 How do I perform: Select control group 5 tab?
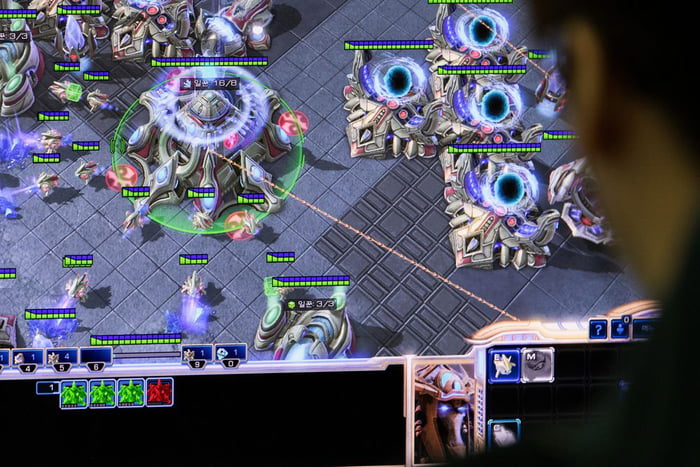pos(62,356)
